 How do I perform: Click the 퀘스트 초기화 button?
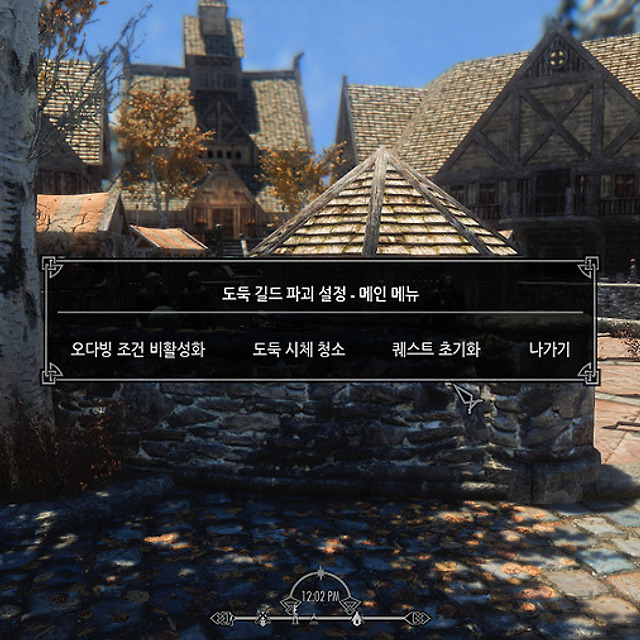[x=436, y=350]
